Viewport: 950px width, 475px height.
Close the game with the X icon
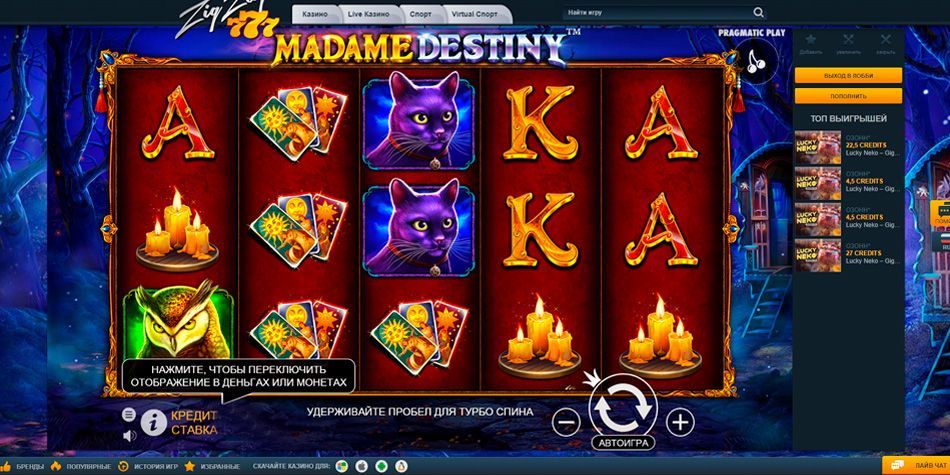pyautogui.click(x=885, y=40)
